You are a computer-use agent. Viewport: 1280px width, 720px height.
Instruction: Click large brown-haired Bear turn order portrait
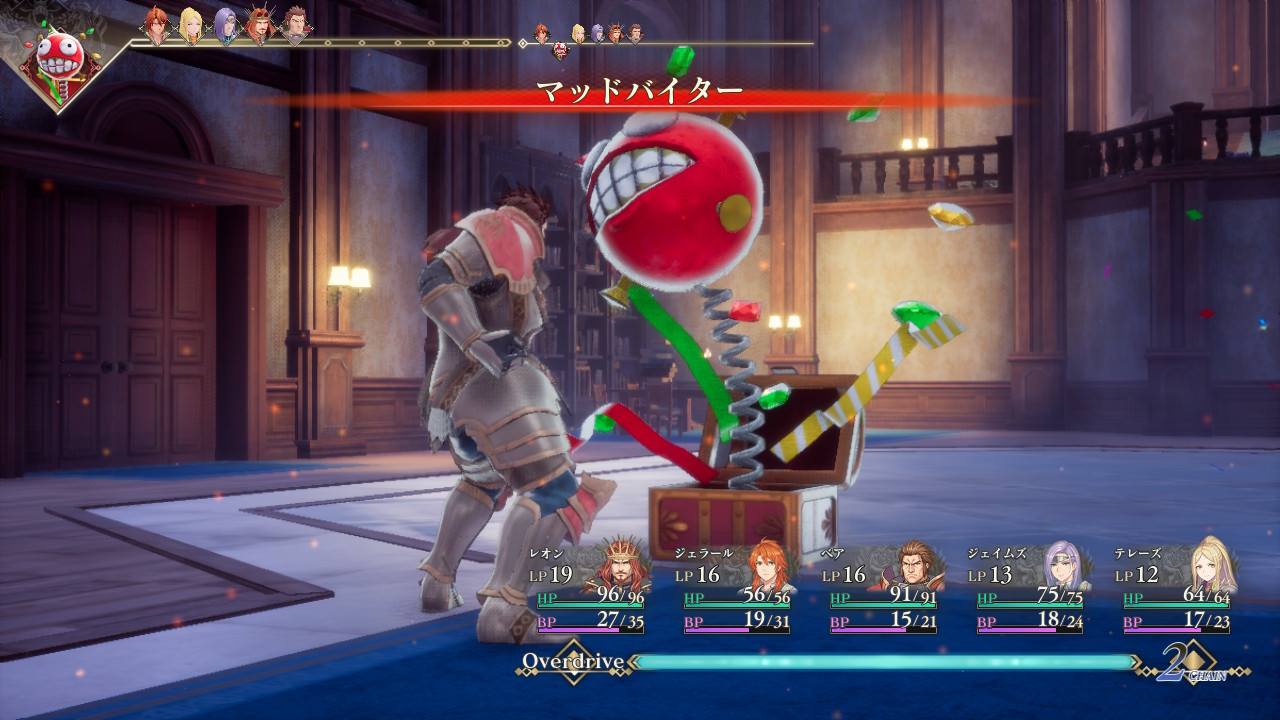[x=295, y=26]
